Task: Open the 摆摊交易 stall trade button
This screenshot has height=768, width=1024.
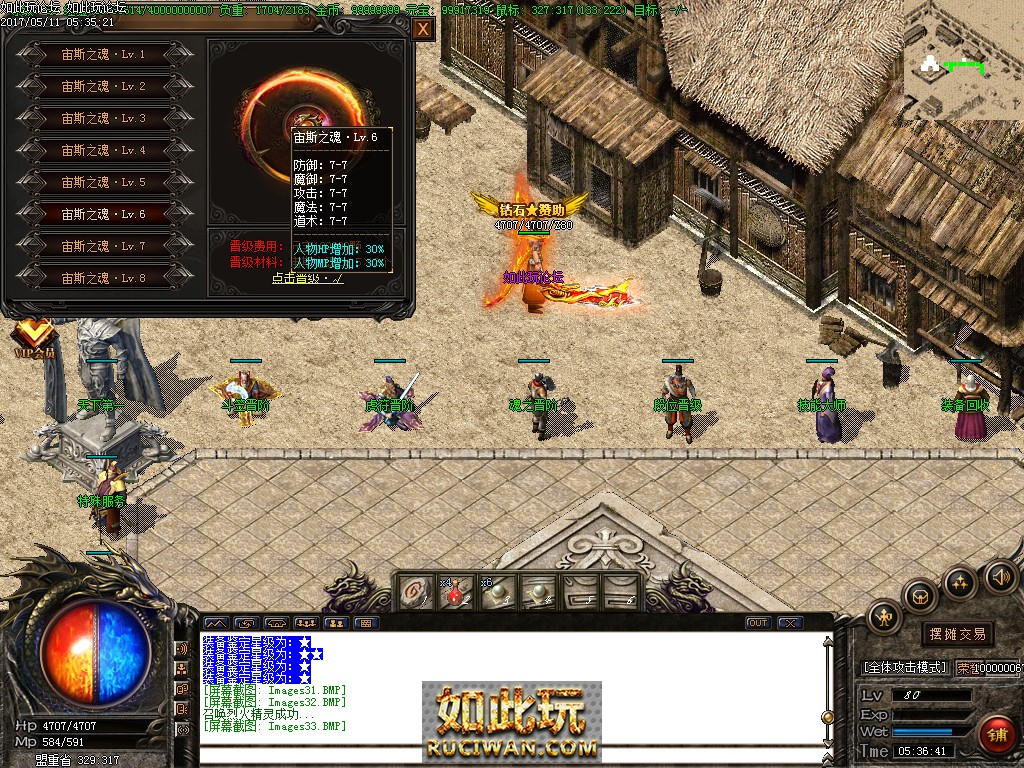Action: [957, 633]
